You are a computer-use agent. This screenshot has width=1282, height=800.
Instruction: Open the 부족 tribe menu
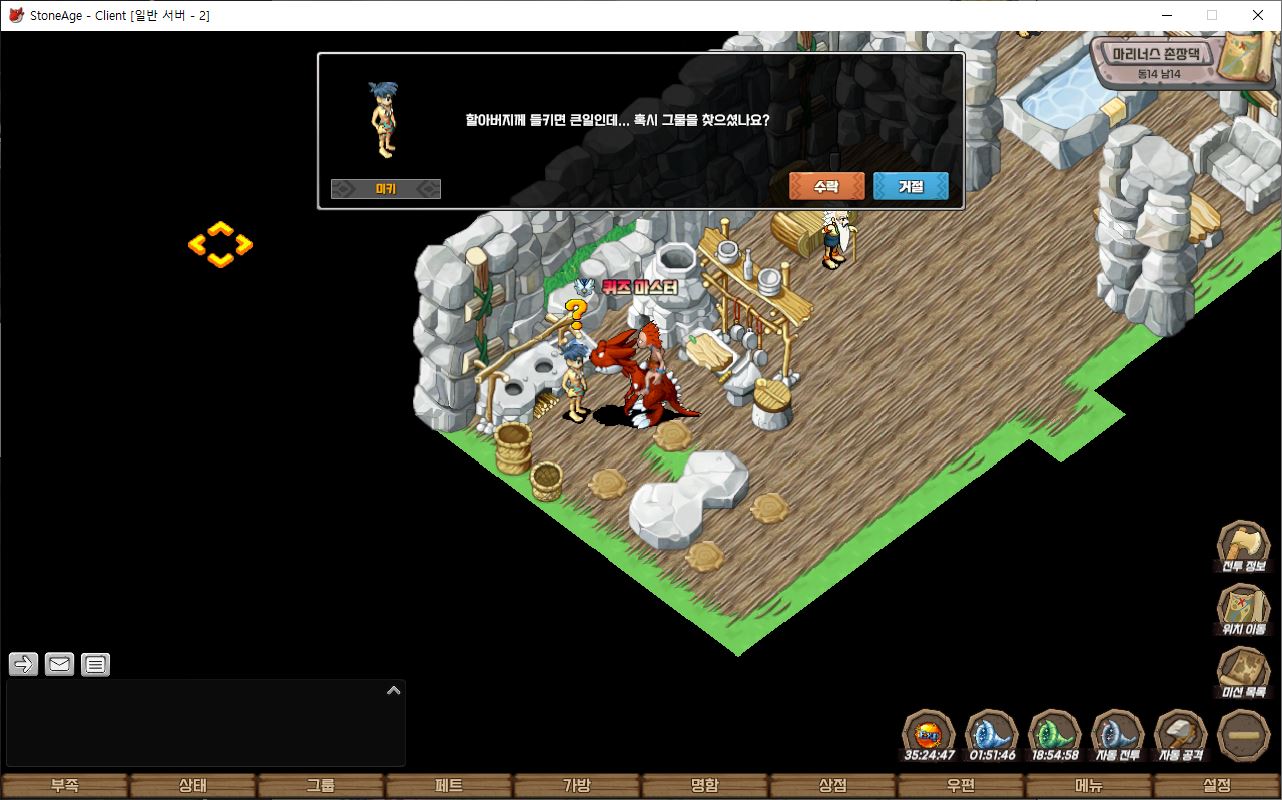click(x=65, y=786)
